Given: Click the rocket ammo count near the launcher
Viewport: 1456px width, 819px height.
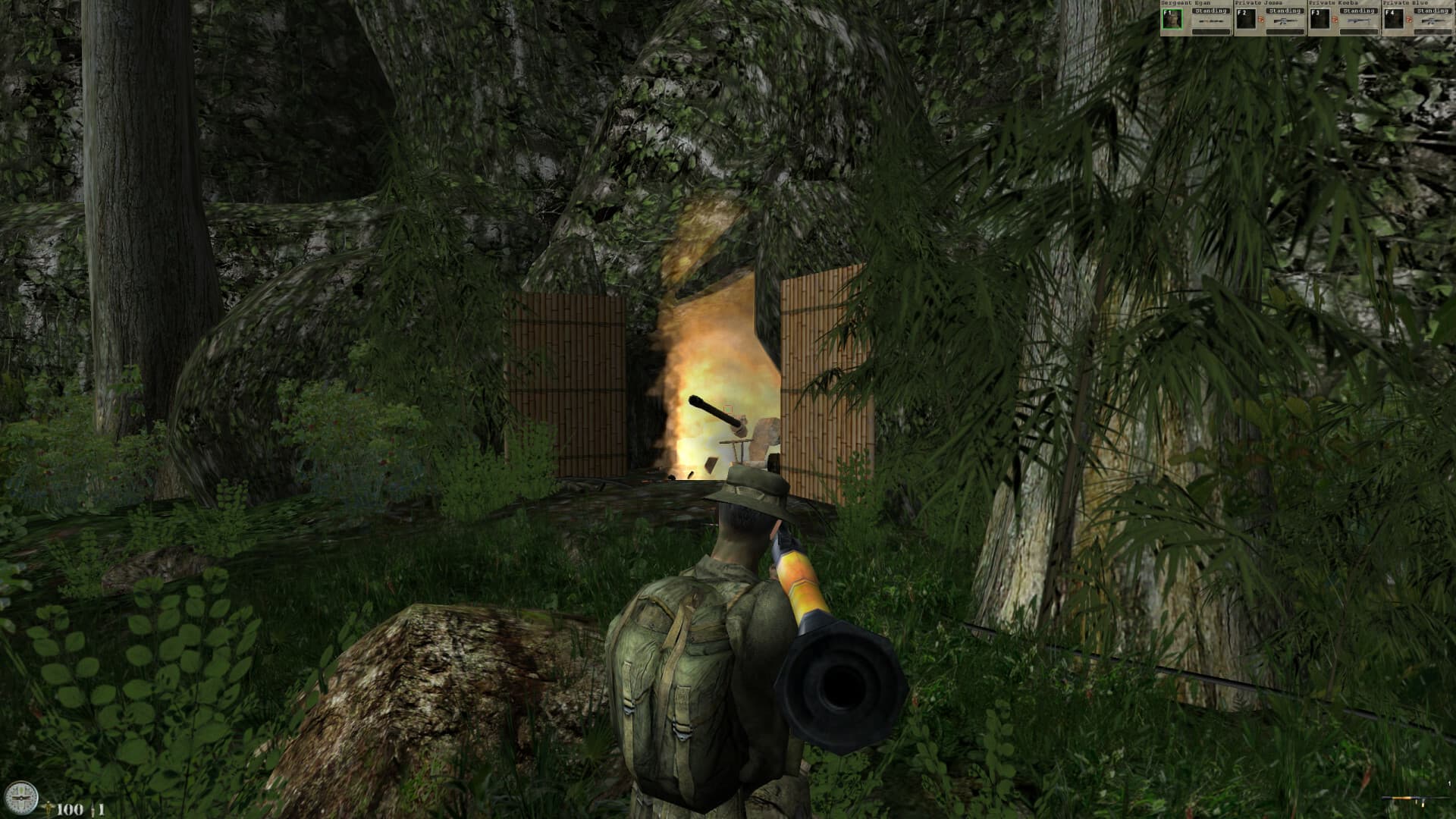Looking at the screenshot, I should 1449,782.
